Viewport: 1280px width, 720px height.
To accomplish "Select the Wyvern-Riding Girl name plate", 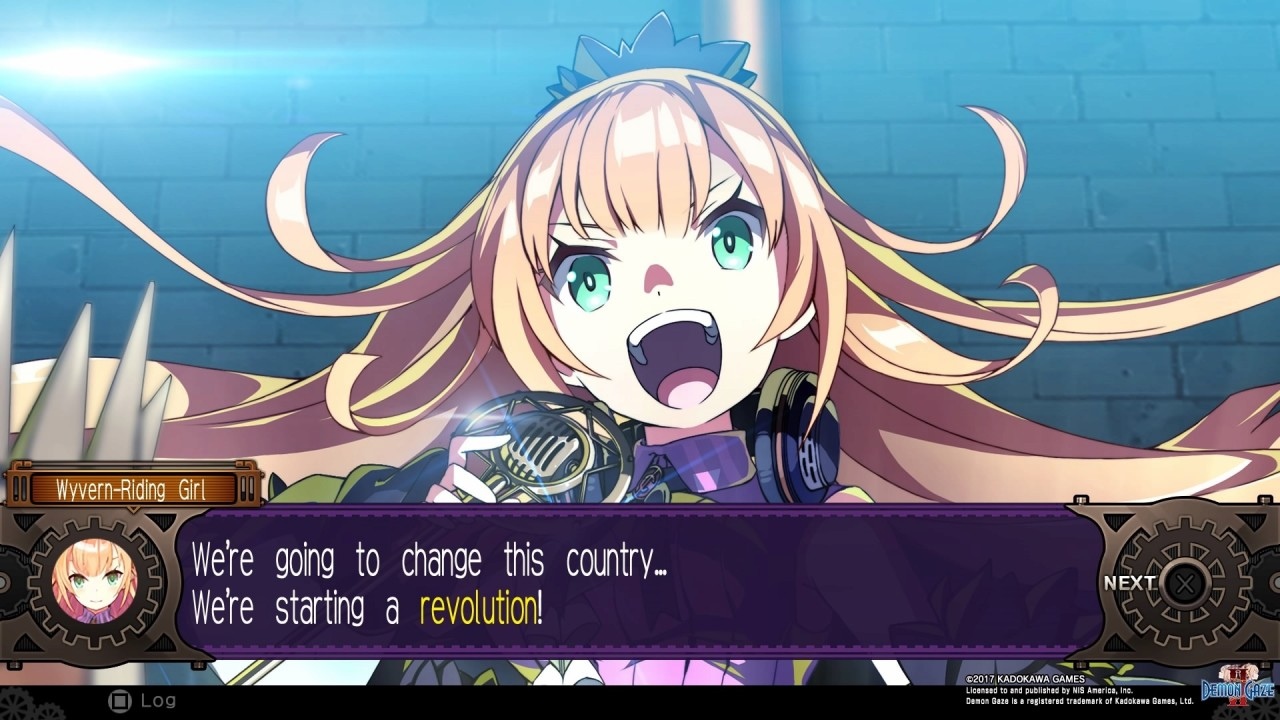I will click(130, 489).
